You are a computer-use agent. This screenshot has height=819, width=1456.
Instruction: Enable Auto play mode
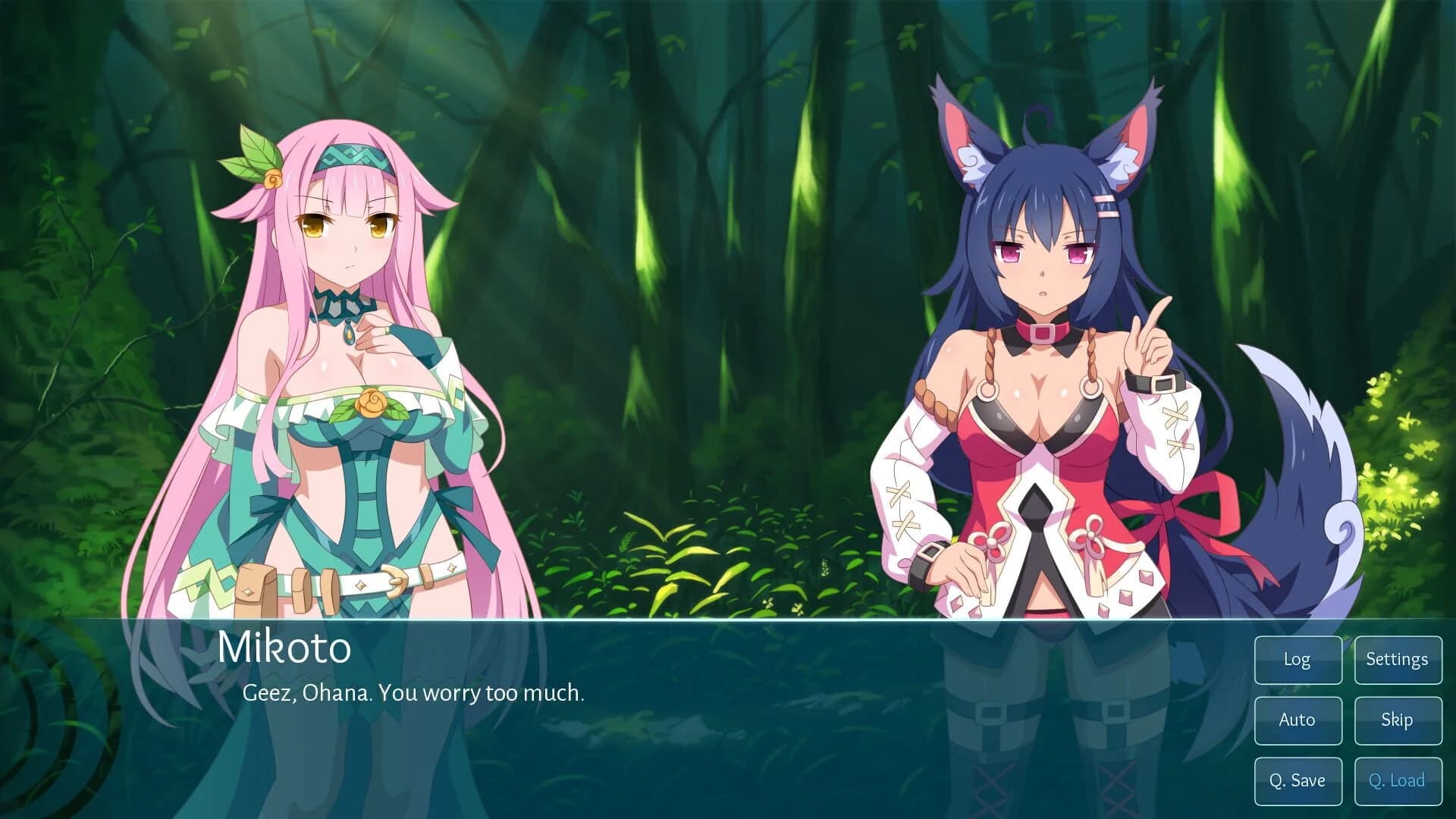tap(1298, 720)
